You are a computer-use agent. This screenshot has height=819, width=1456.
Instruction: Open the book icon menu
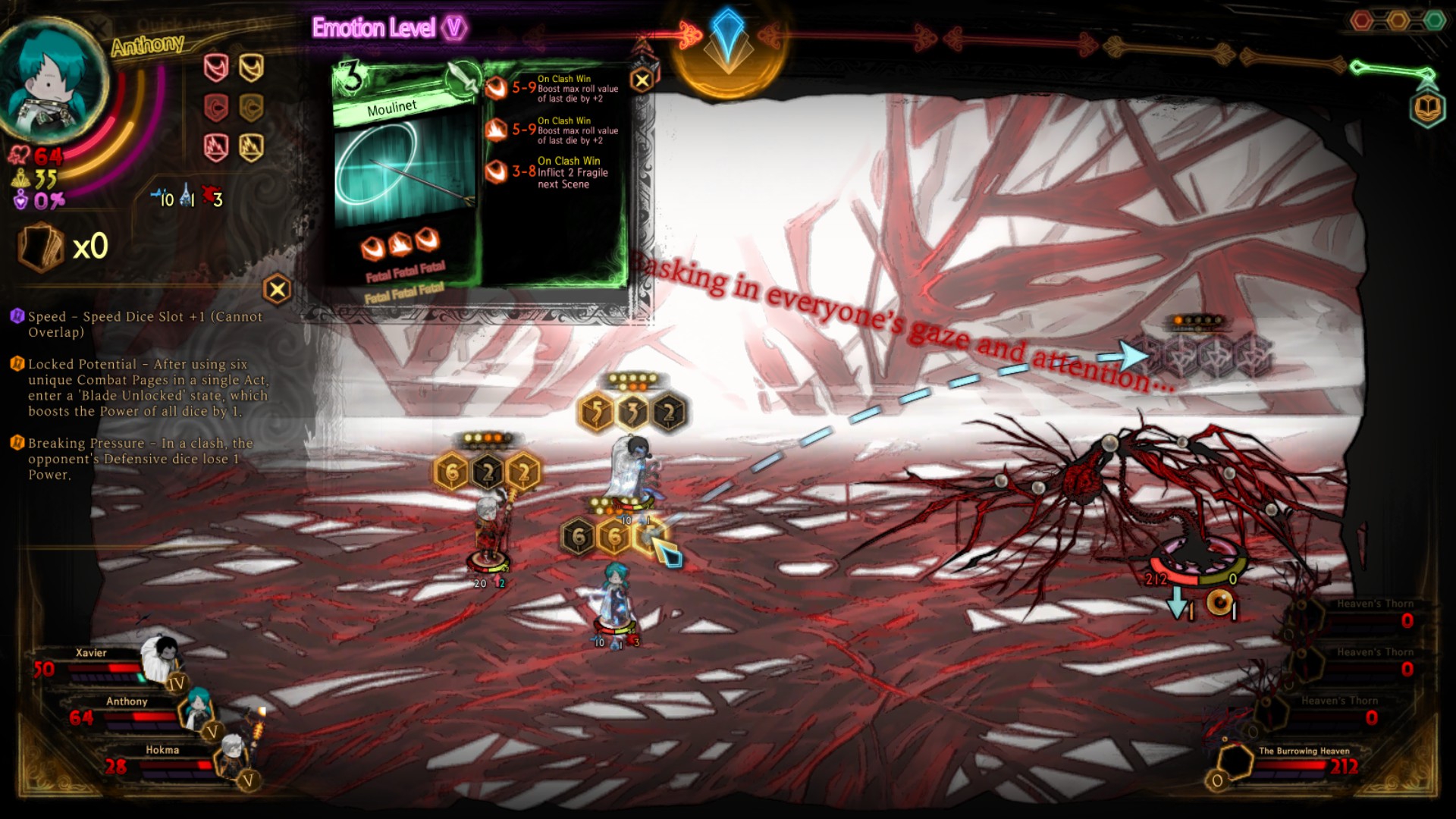point(1427,108)
